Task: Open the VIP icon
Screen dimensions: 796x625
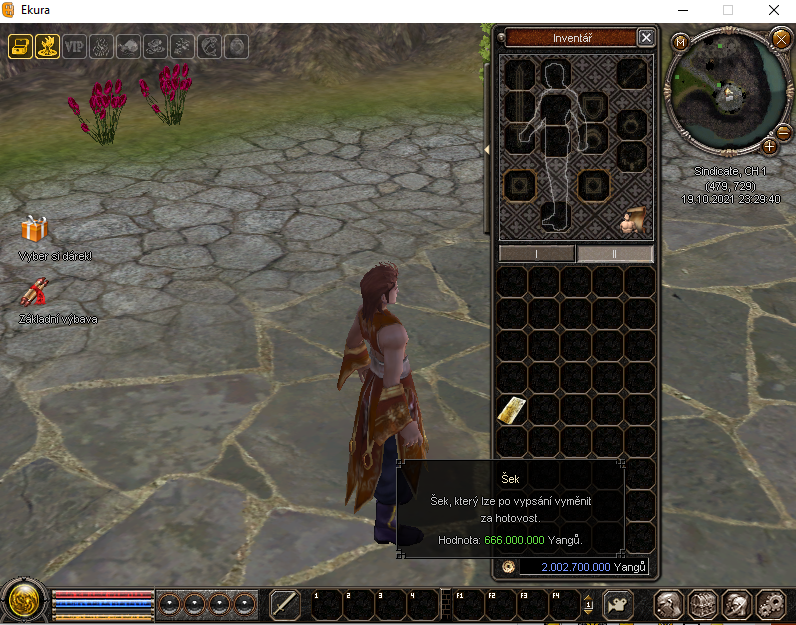Action: point(75,46)
